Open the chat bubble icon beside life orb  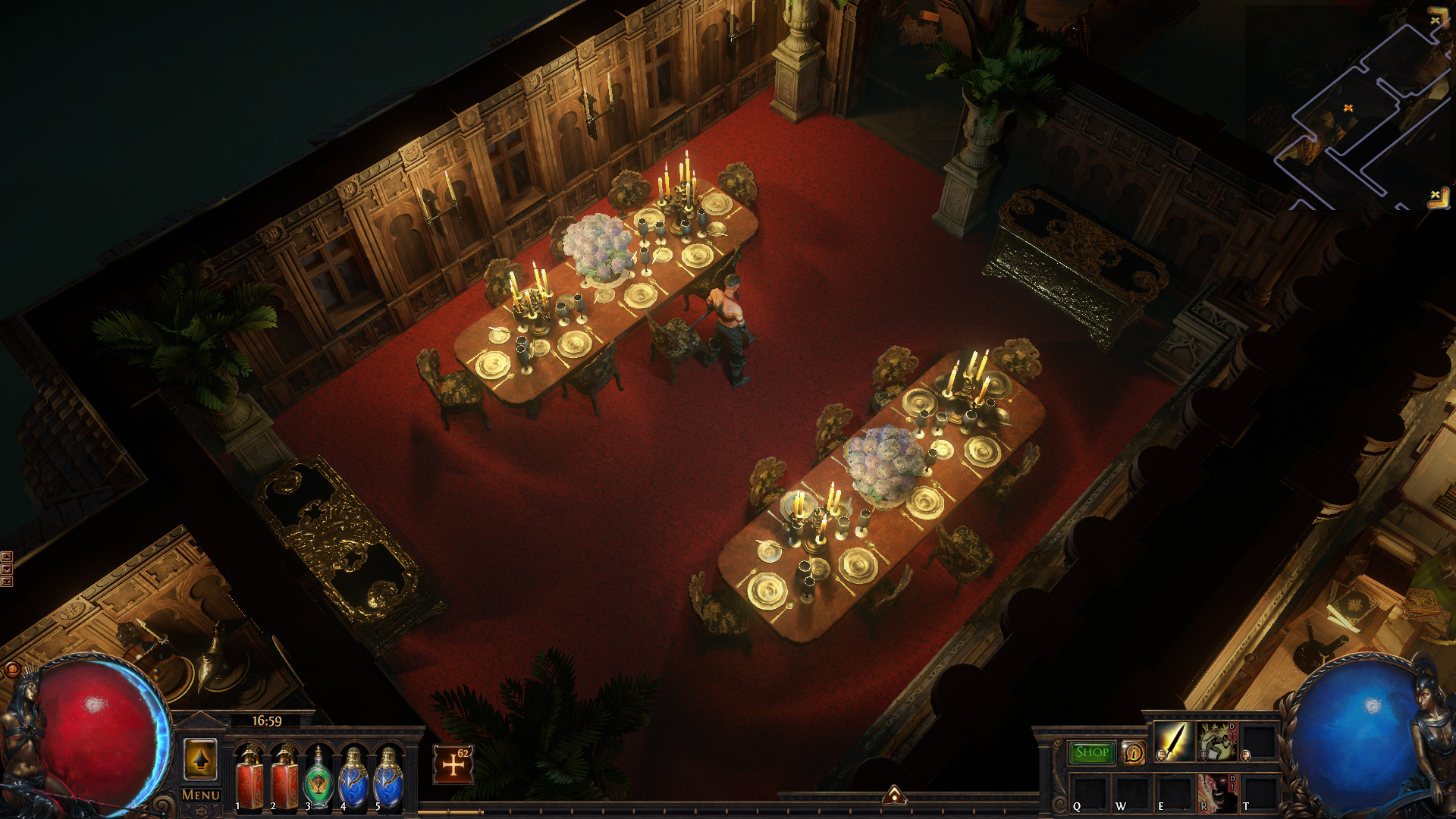tap(12, 670)
